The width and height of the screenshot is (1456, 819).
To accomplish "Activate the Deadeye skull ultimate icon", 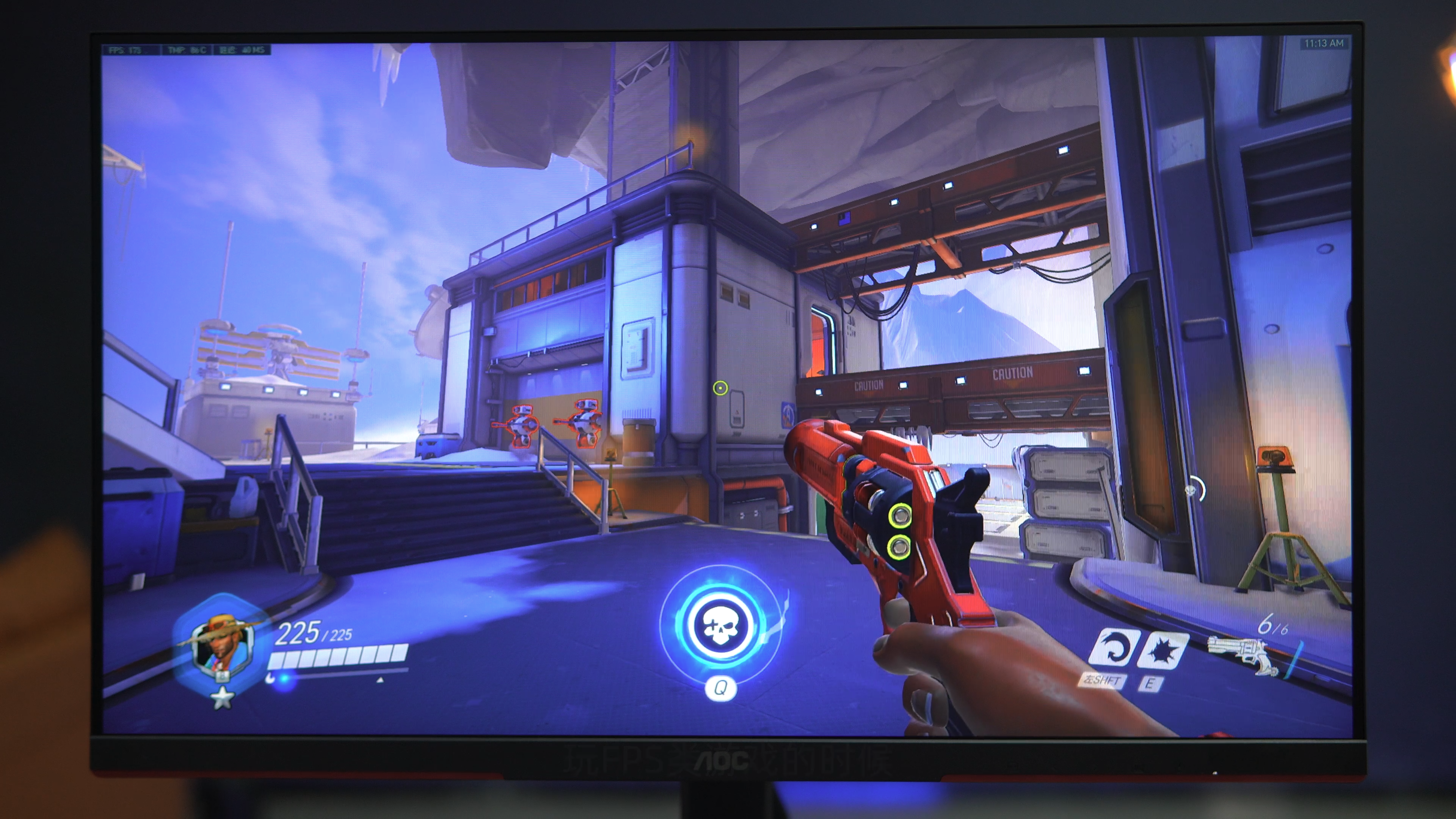I will (x=720, y=626).
